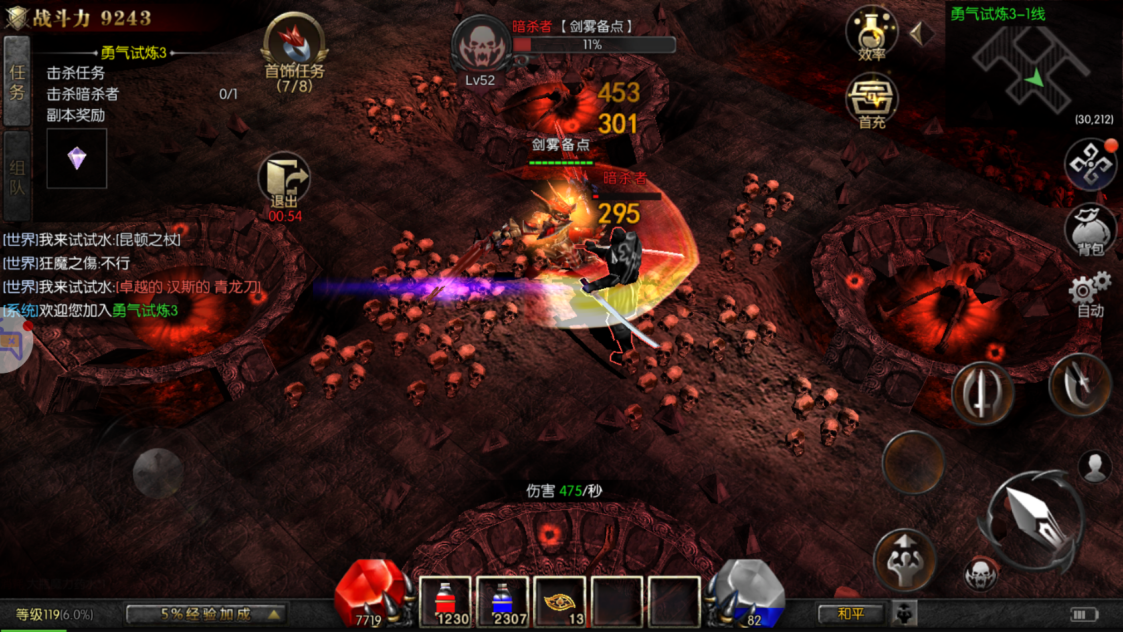Select the purple diamond dungeon reward
Image resolution: width=1123 pixels, height=632 pixels.
tap(77, 159)
